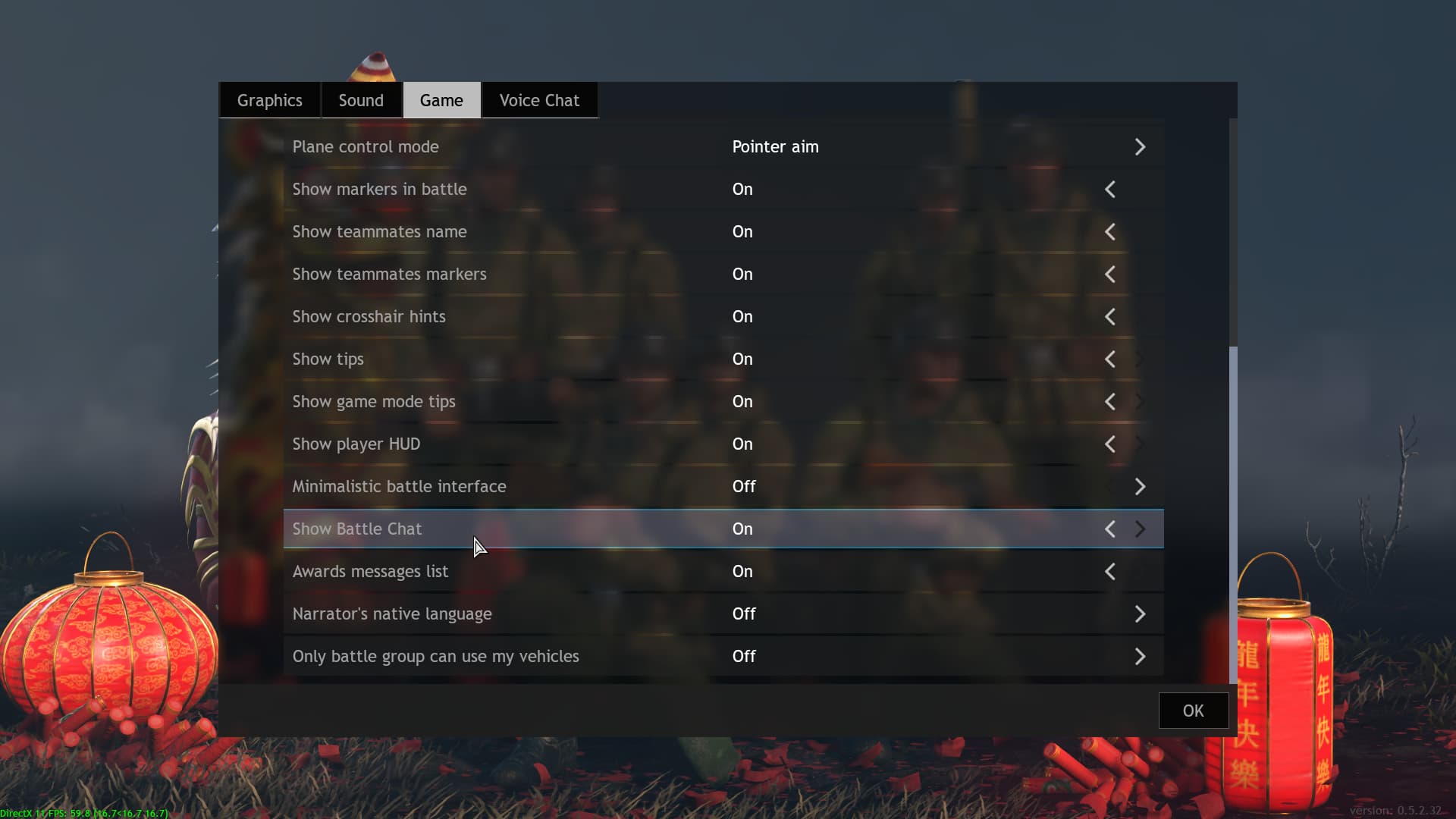Open the Voice Chat tab

tap(538, 99)
